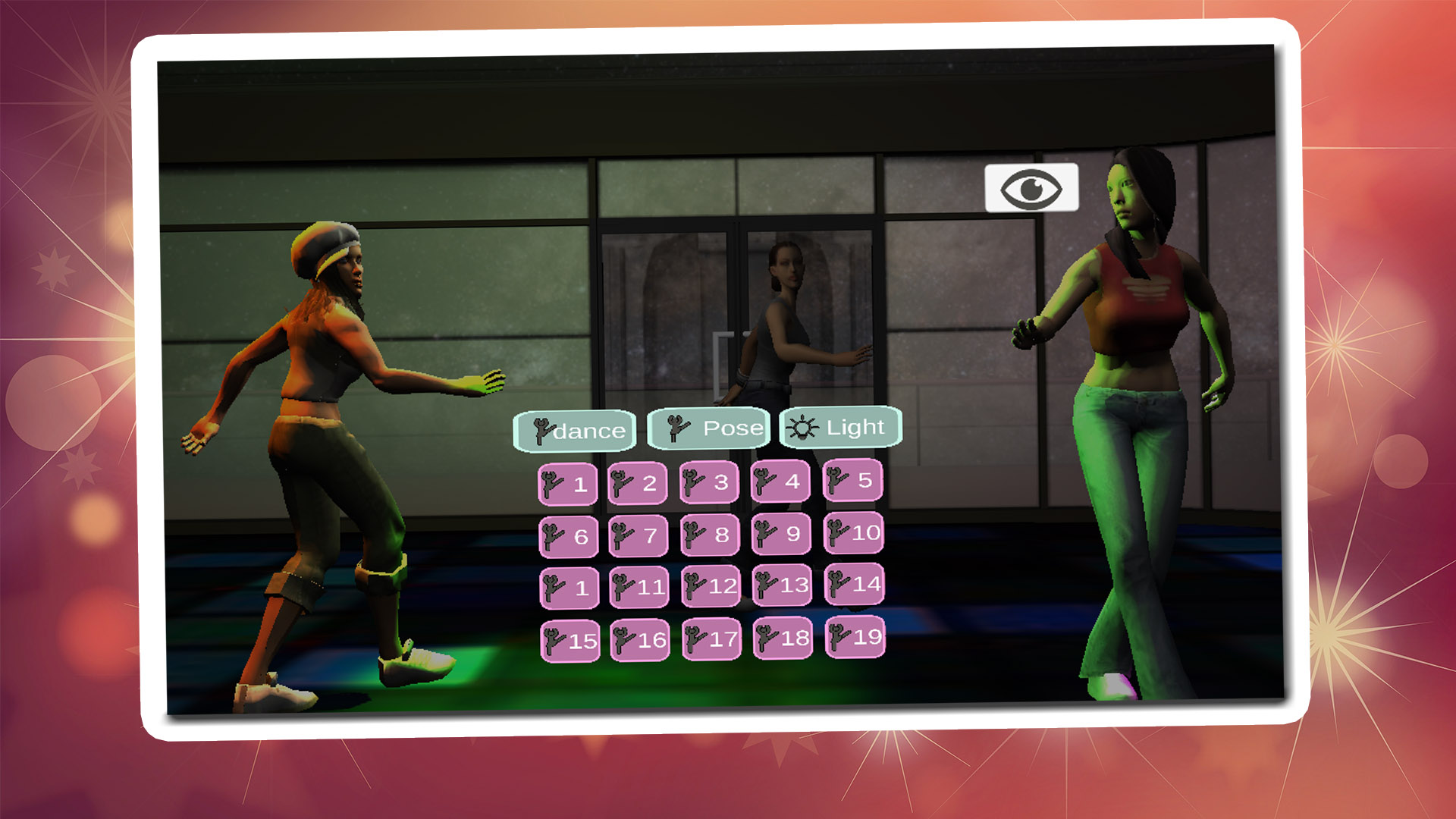Select dance move number 7
Screen dimensions: 1456x819
pyautogui.click(x=639, y=534)
